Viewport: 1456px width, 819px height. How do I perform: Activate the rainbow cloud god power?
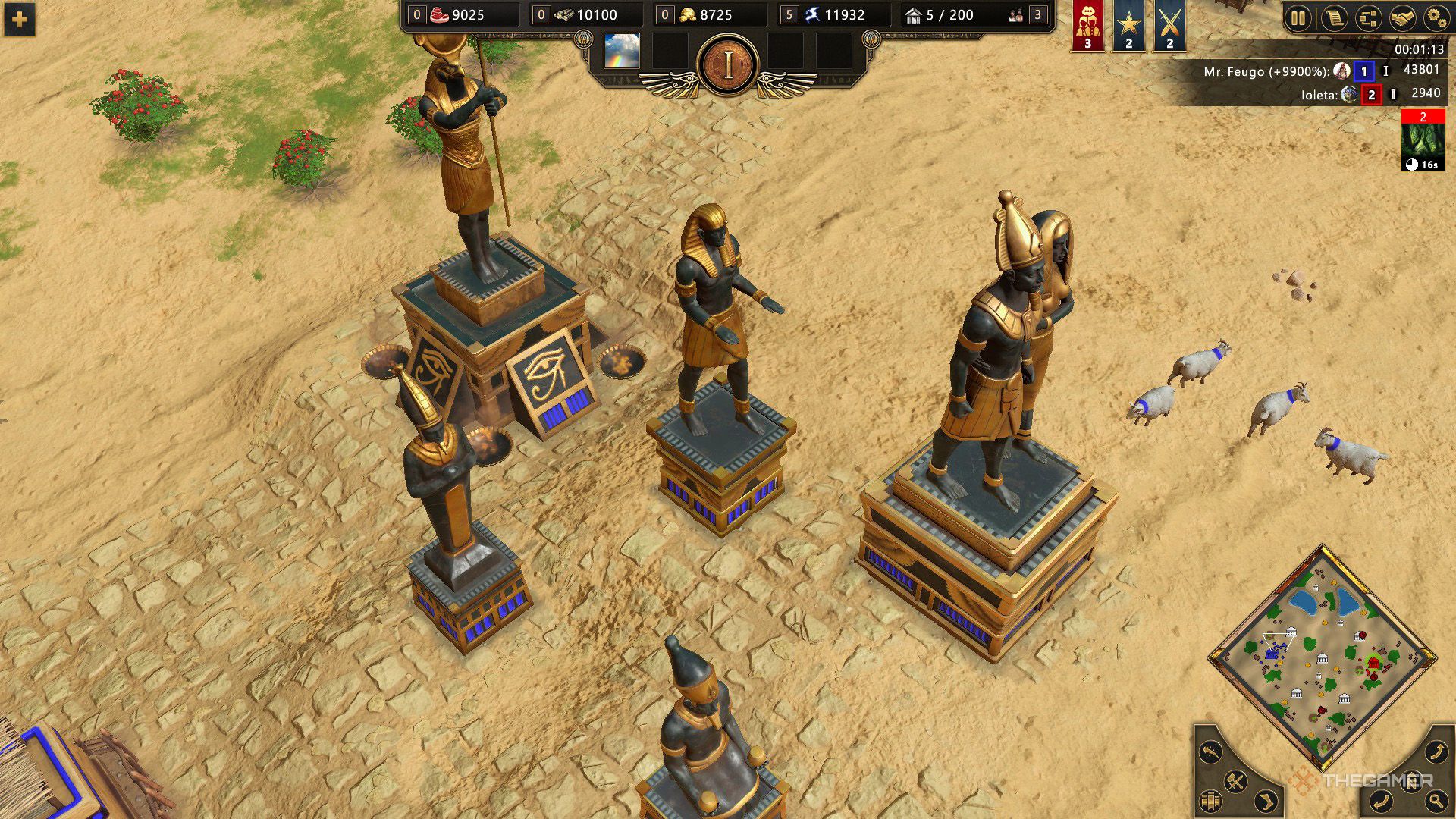click(621, 51)
